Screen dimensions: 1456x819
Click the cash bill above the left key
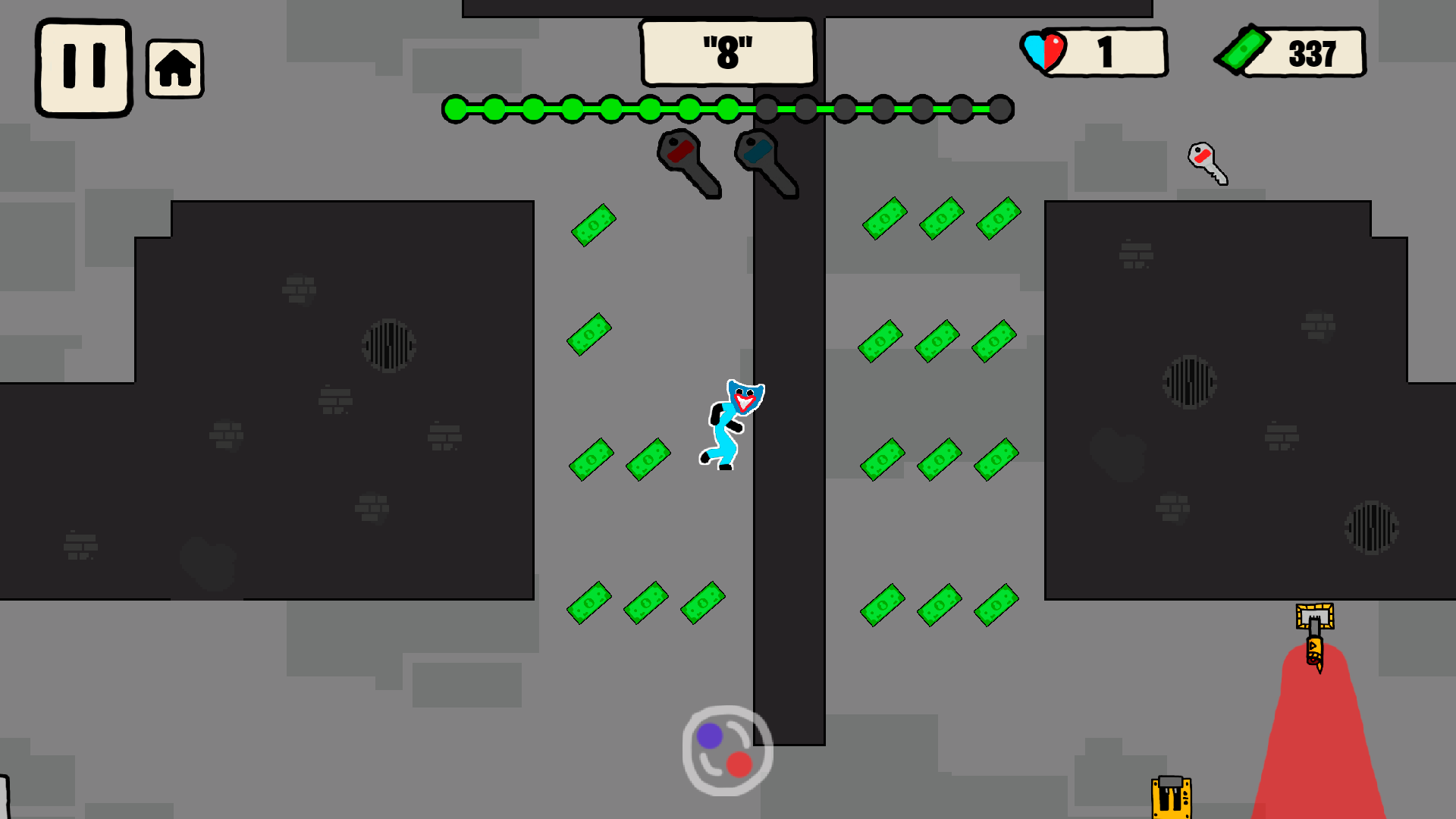[x=595, y=225]
